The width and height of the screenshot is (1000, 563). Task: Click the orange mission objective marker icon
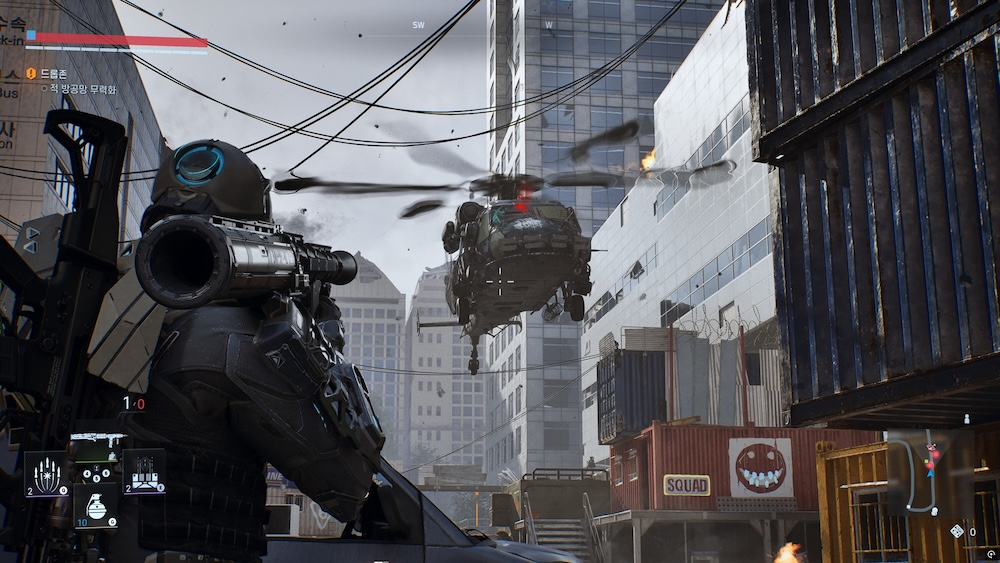click(x=31, y=73)
